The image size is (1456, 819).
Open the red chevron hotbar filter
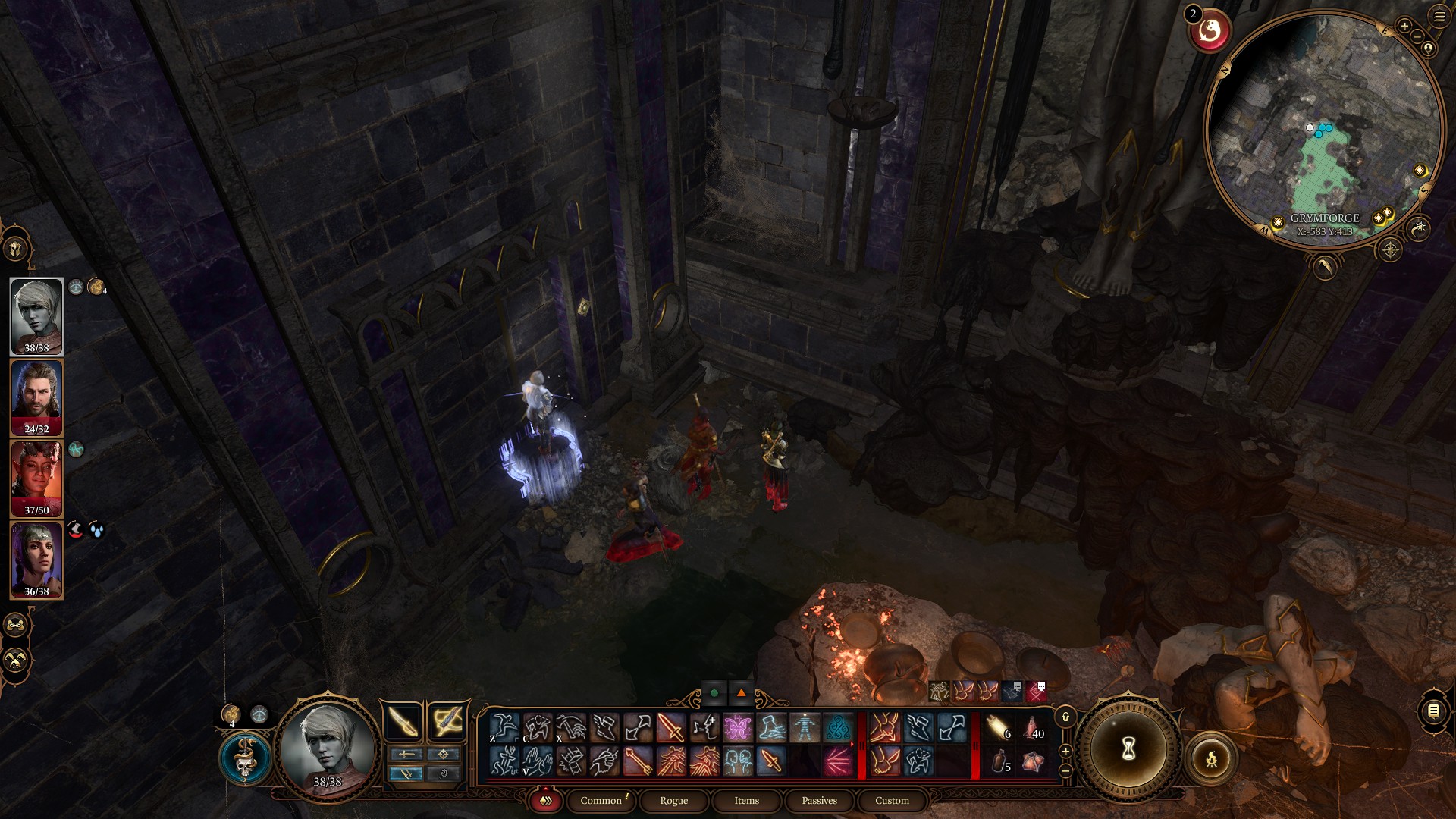[x=545, y=800]
